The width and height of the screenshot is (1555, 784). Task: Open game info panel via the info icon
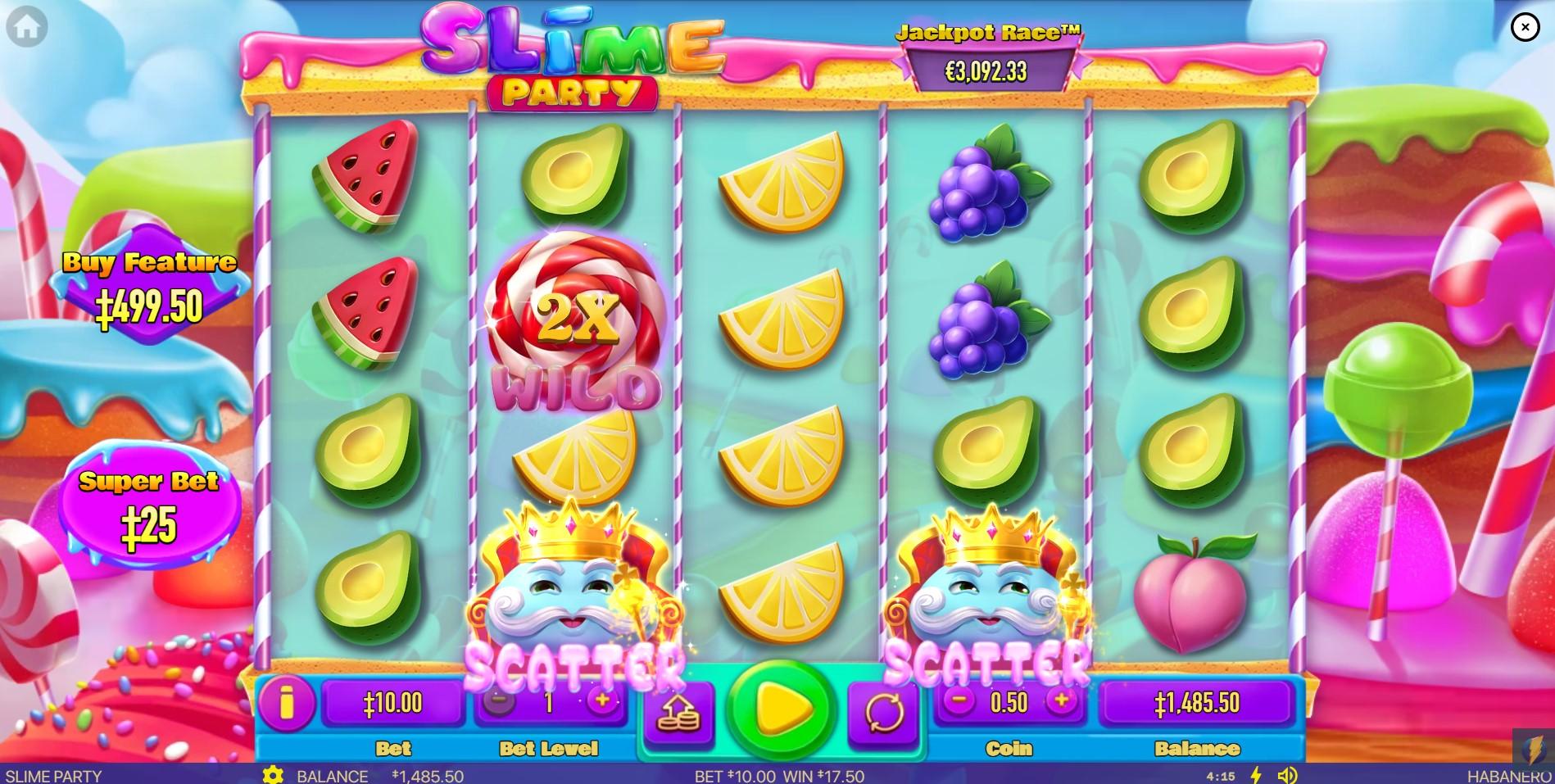pos(288,703)
